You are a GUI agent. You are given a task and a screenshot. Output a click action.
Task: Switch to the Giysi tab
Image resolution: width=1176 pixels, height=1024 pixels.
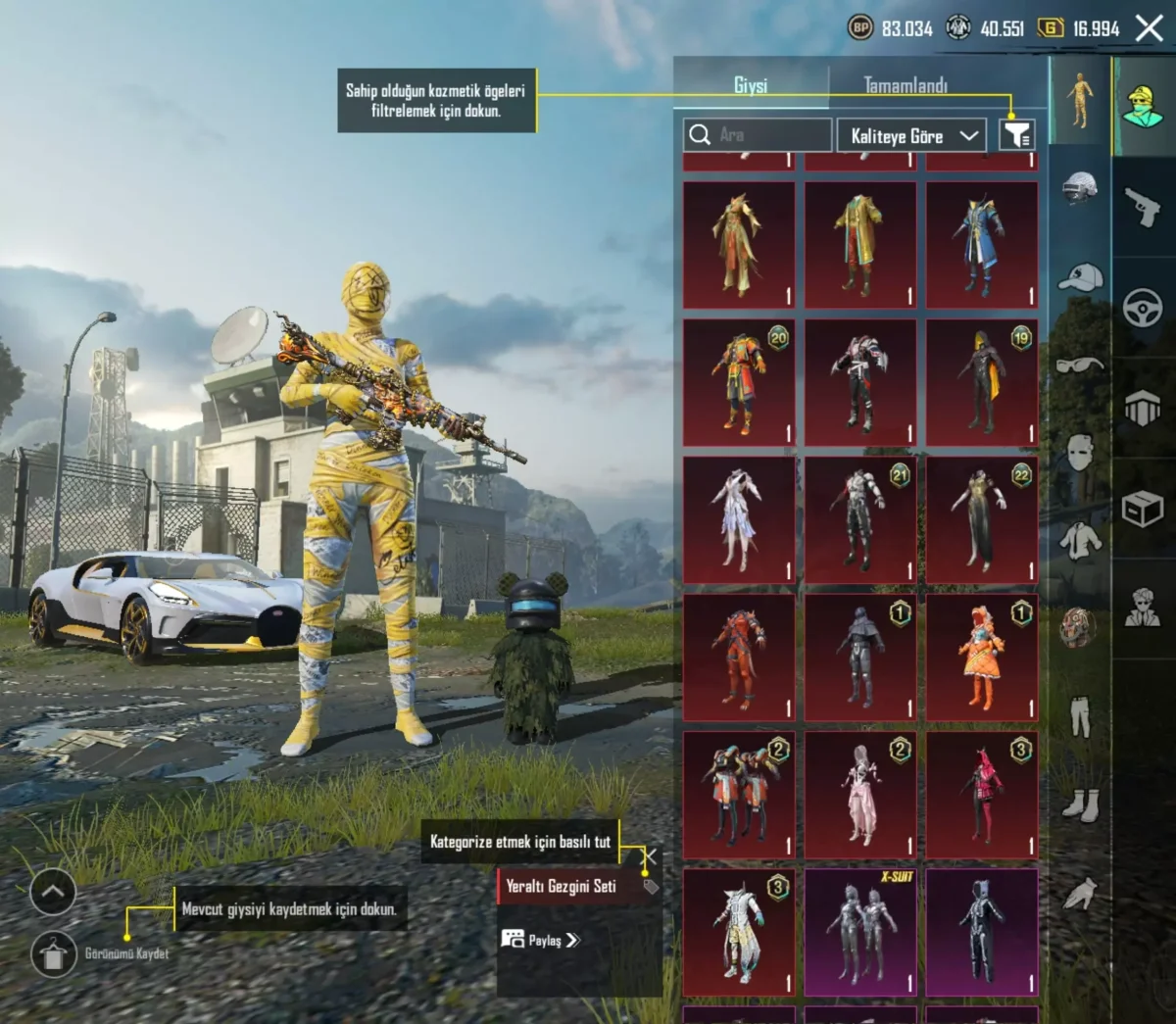click(751, 85)
